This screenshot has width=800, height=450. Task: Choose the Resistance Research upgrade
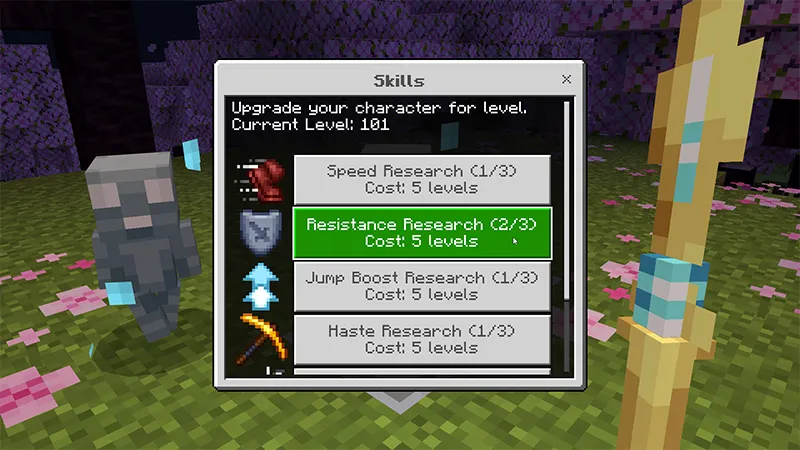[x=421, y=233]
